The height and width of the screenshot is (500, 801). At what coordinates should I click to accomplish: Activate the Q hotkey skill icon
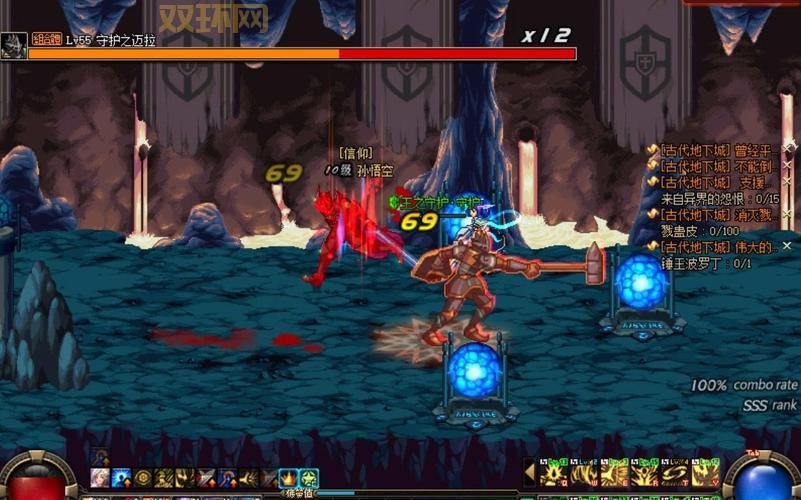click(x=554, y=475)
